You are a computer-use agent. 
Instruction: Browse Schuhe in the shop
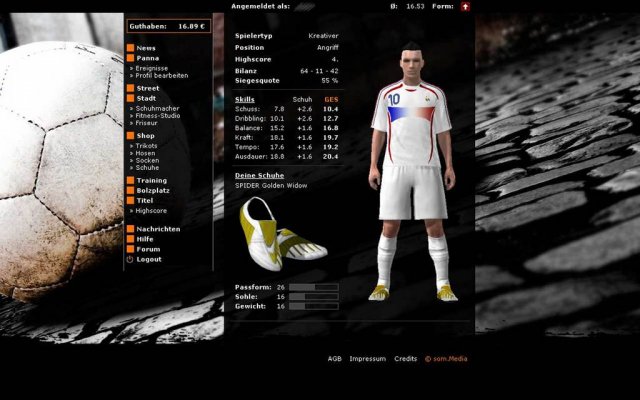[x=147, y=167]
